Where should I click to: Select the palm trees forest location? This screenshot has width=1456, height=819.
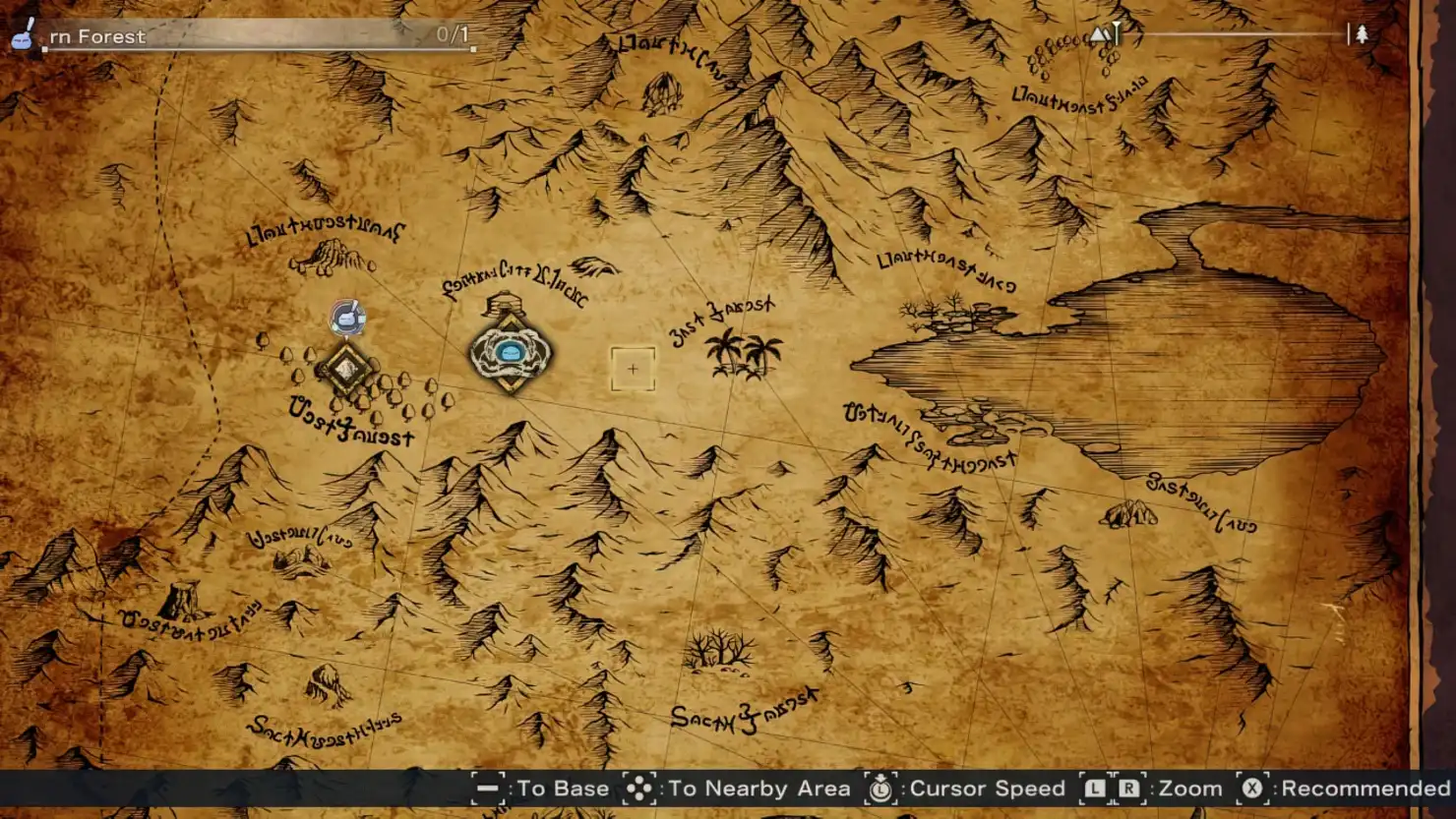pyautogui.click(x=743, y=354)
